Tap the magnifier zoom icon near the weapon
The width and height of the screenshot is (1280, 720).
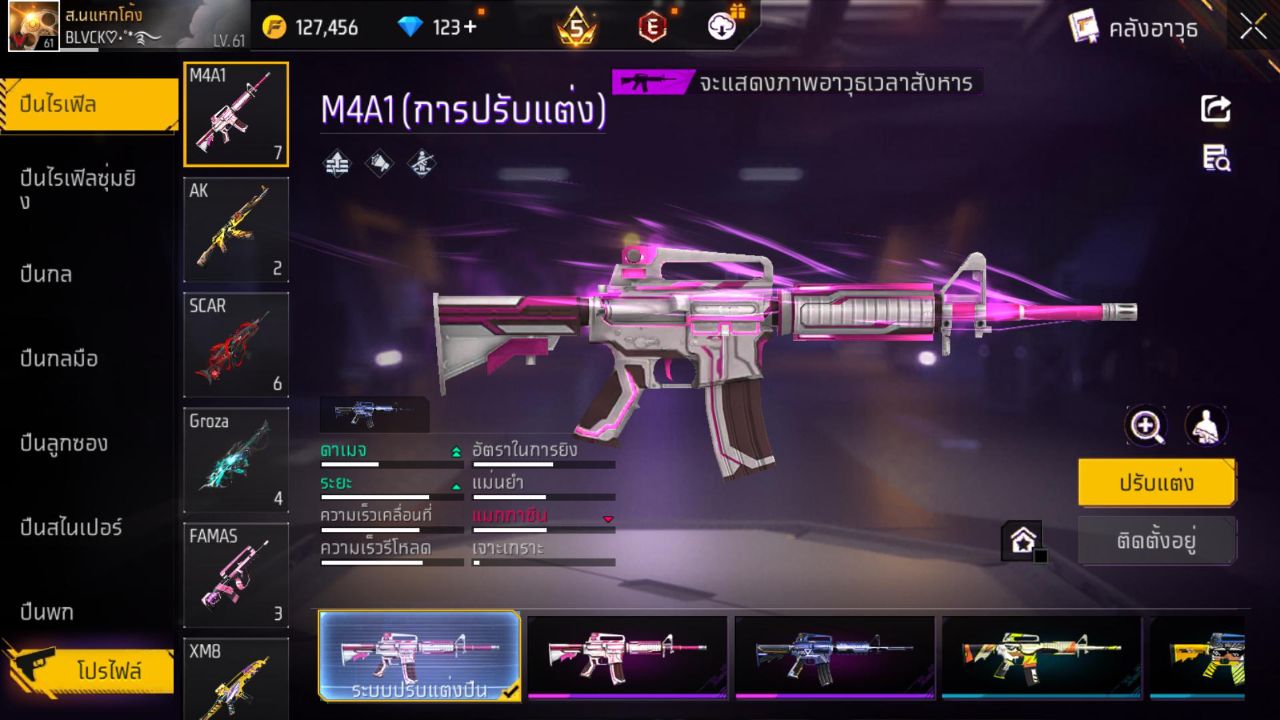(x=1146, y=426)
